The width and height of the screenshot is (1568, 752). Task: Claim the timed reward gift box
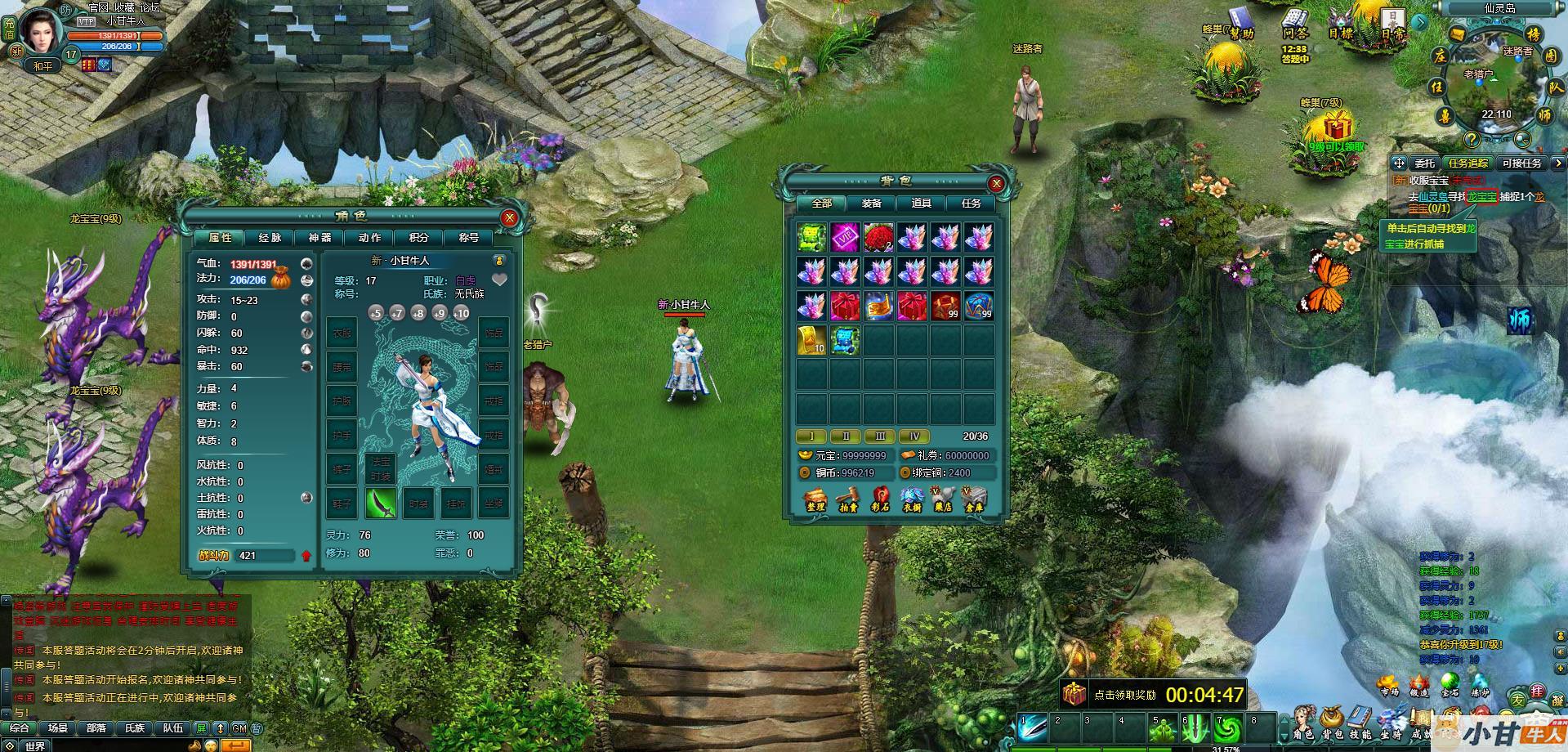pos(1074,695)
